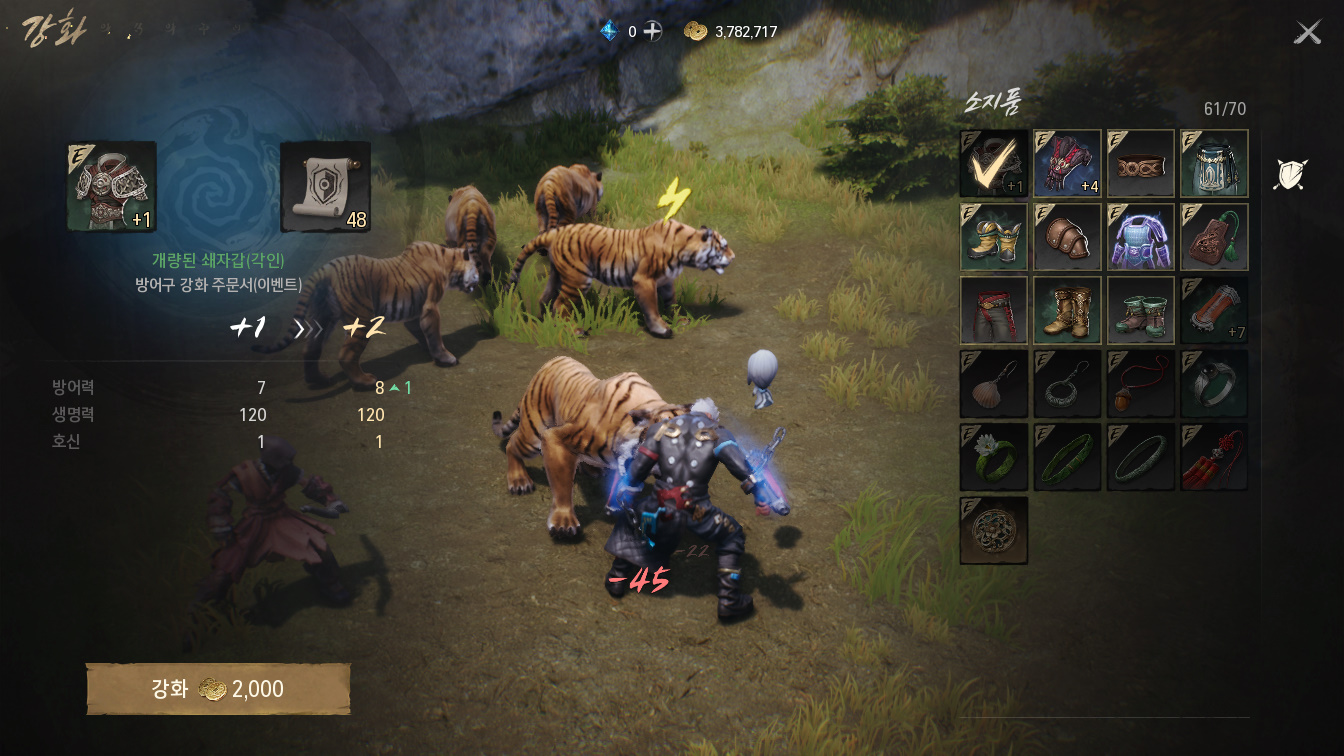Pick the +7 orange bracer

click(1214, 310)
